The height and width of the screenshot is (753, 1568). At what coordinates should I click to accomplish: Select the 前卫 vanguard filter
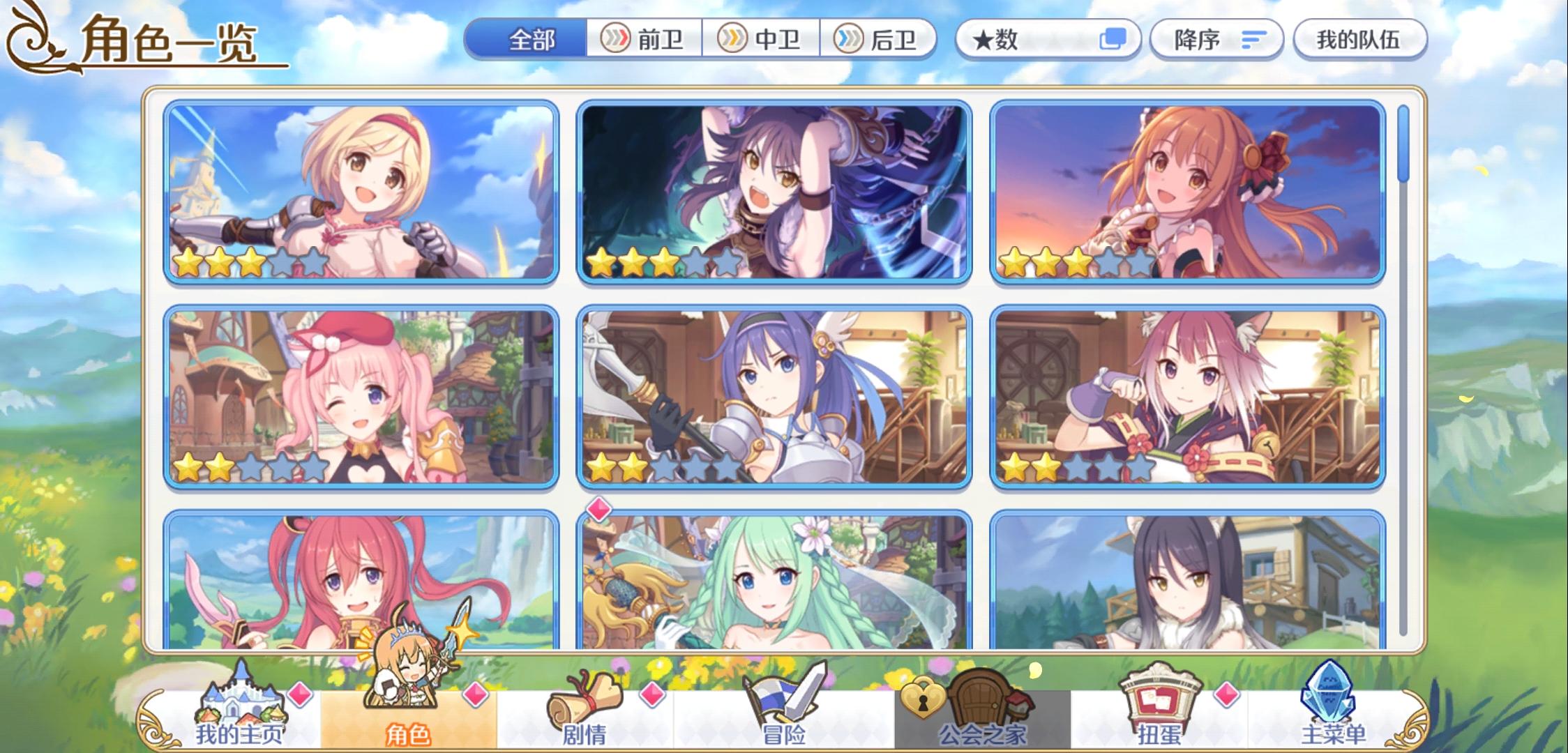click(641, 40)
